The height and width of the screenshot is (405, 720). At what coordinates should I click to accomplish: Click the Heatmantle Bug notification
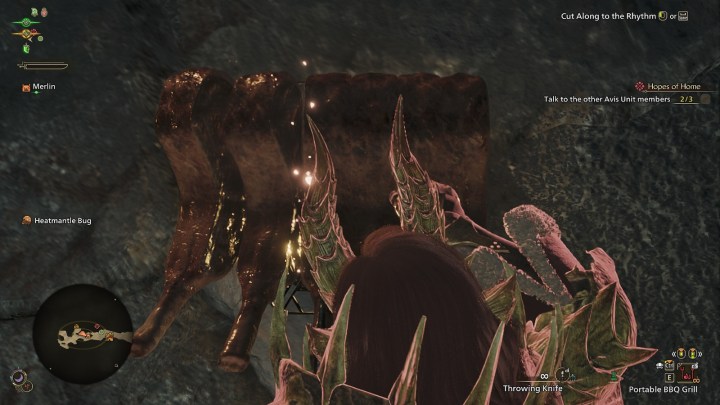62,220
